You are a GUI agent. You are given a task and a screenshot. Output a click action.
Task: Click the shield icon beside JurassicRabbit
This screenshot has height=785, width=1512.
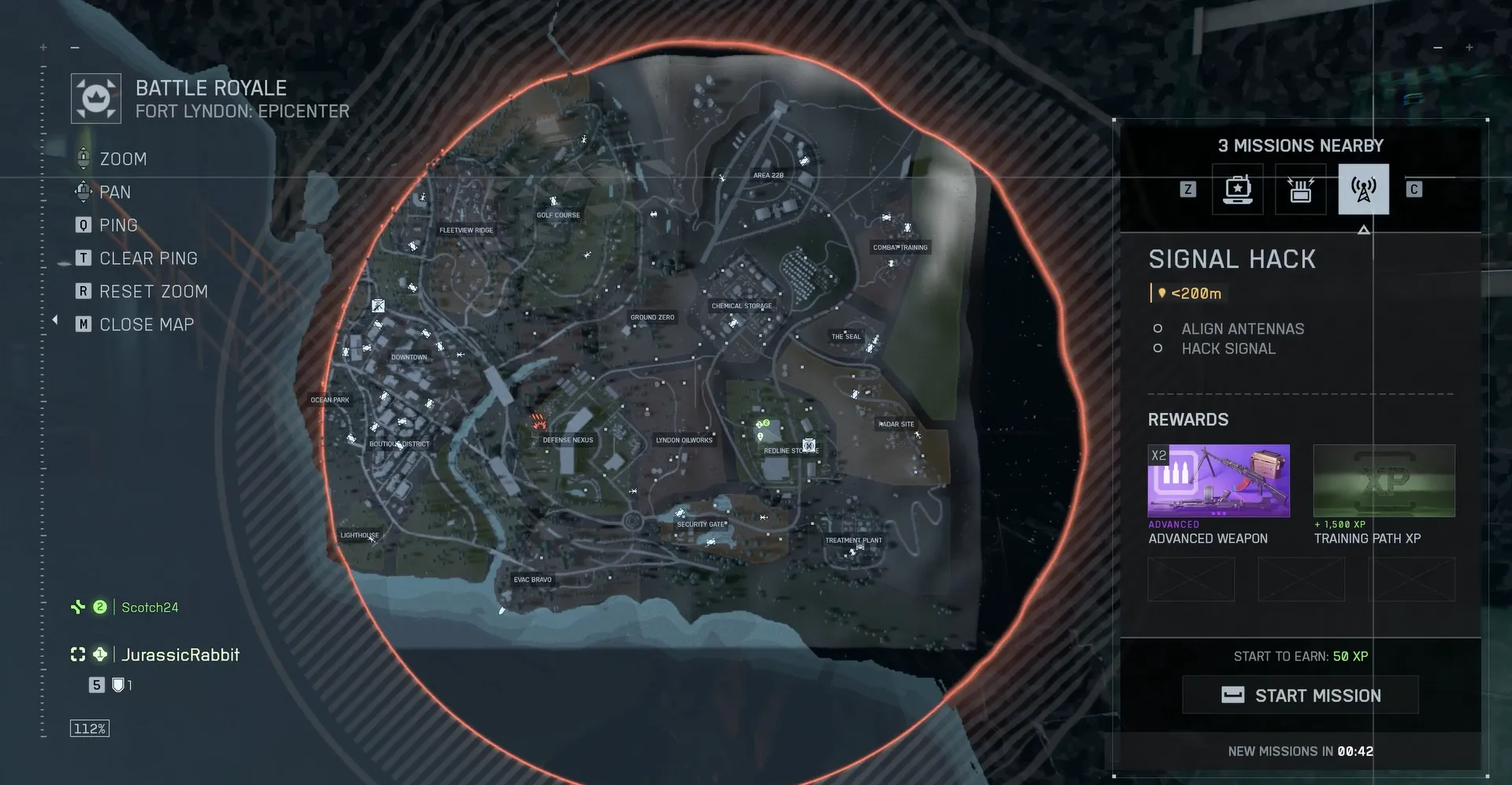click(118, 685)
